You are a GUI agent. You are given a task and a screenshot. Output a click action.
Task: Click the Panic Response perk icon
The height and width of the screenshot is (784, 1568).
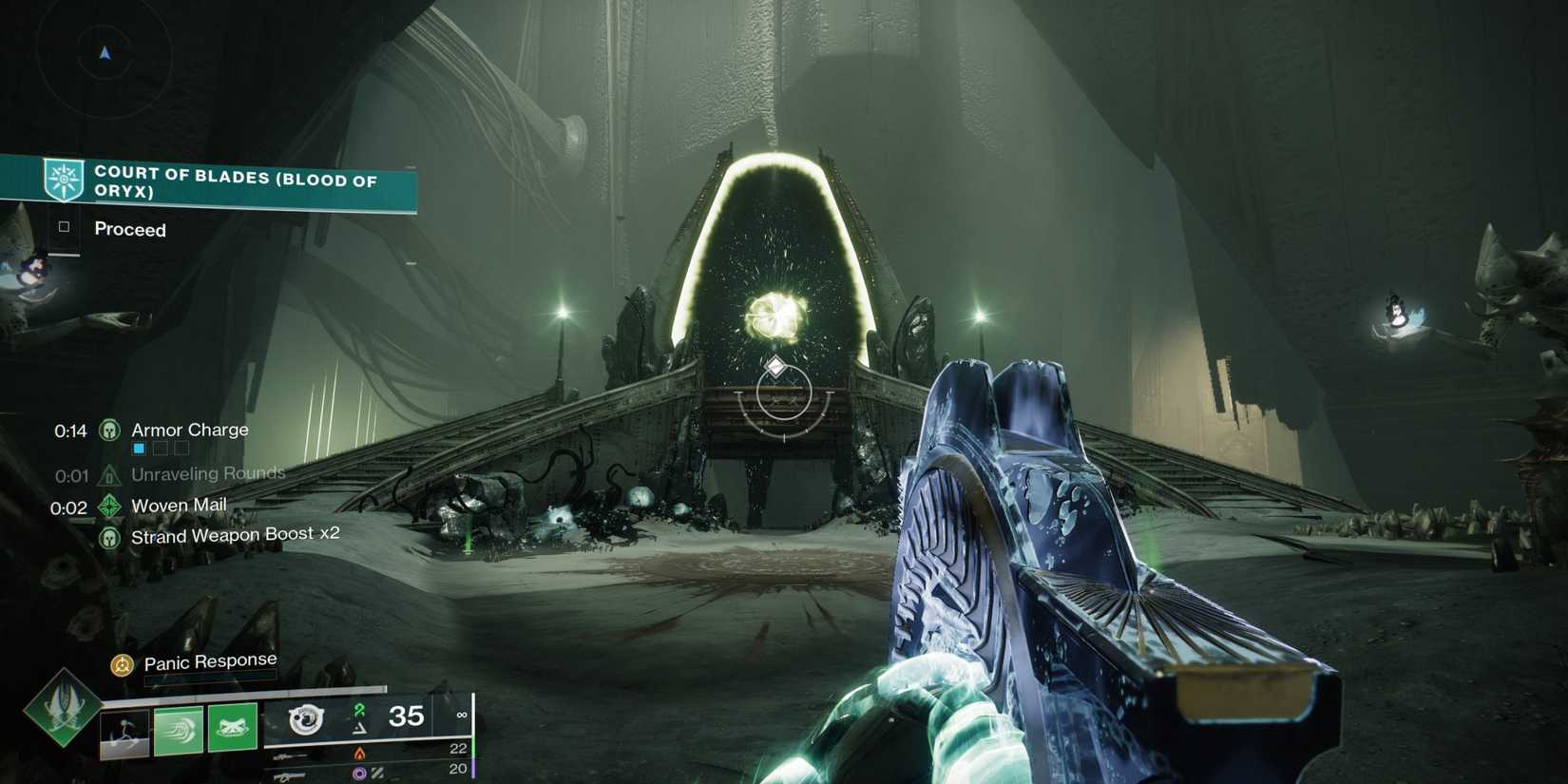click(121, 664)
